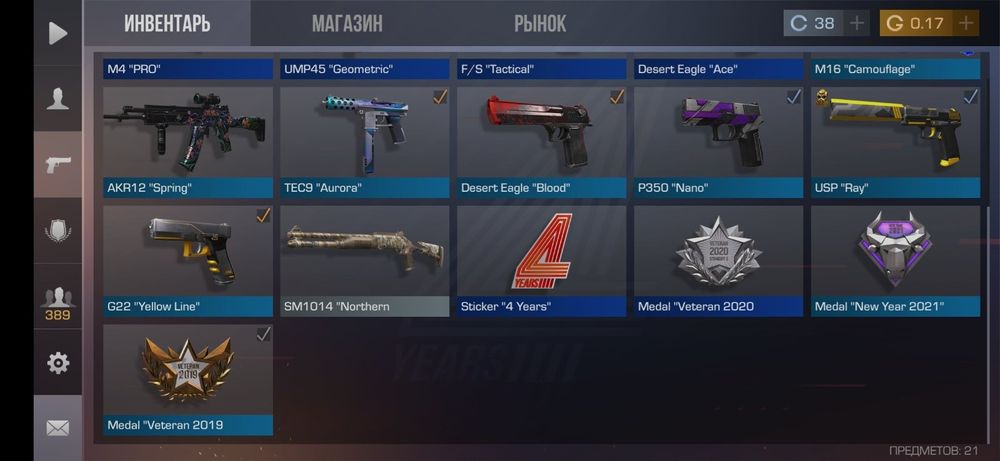The height and width of the screenshot is (461, 1000).
Task: Add gold currency with plus button
Action: coord(965,23)
